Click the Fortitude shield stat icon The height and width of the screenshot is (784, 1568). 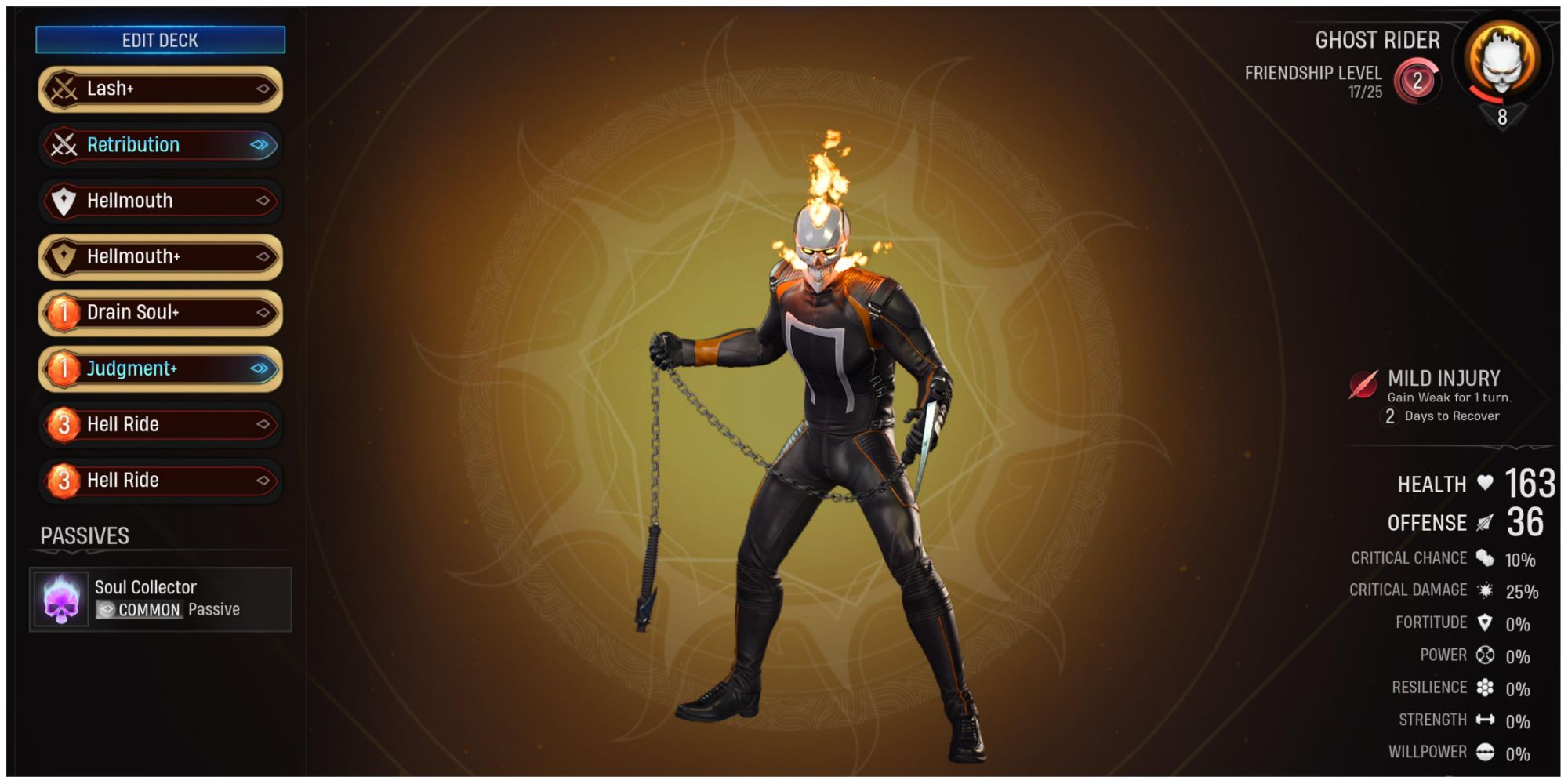click(x=1486, y=622)
